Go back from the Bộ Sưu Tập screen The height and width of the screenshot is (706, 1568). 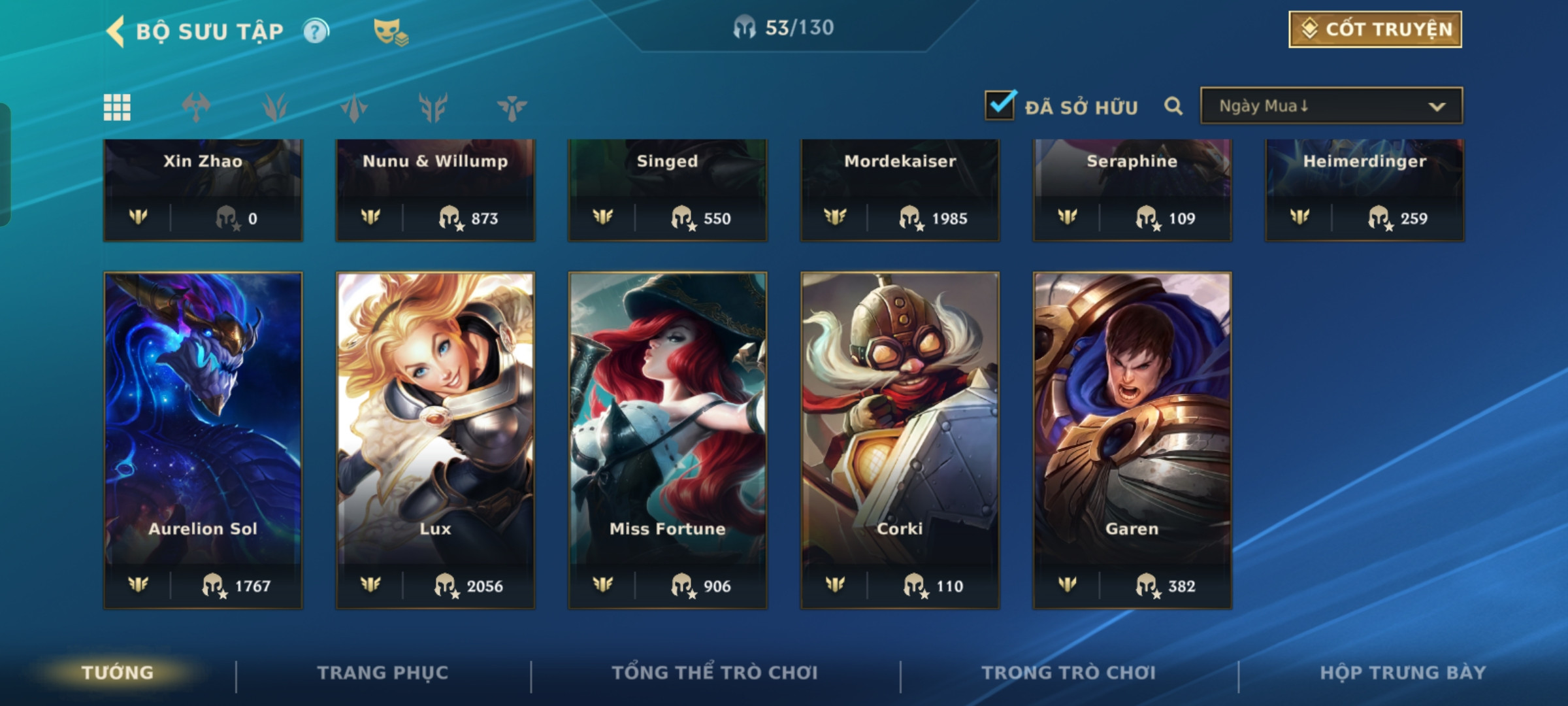pos(116,31)
